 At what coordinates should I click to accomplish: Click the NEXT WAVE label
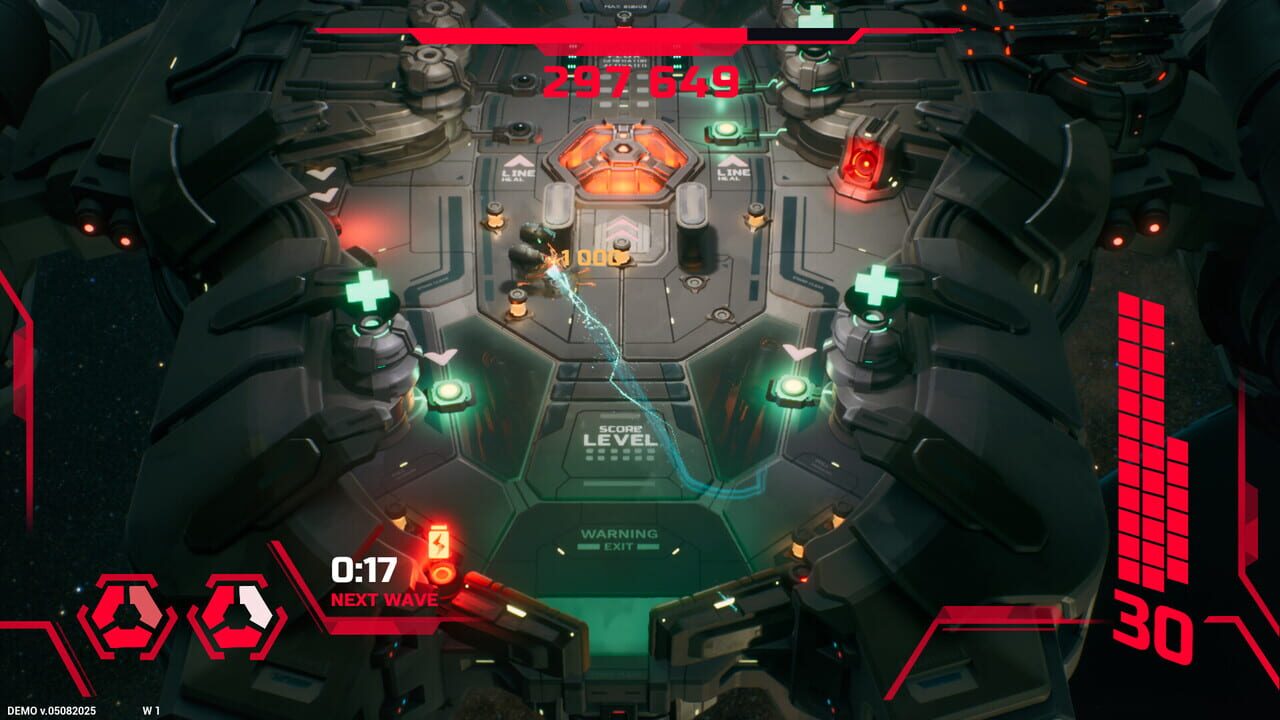pyautogui.click(x=384, y=600)
